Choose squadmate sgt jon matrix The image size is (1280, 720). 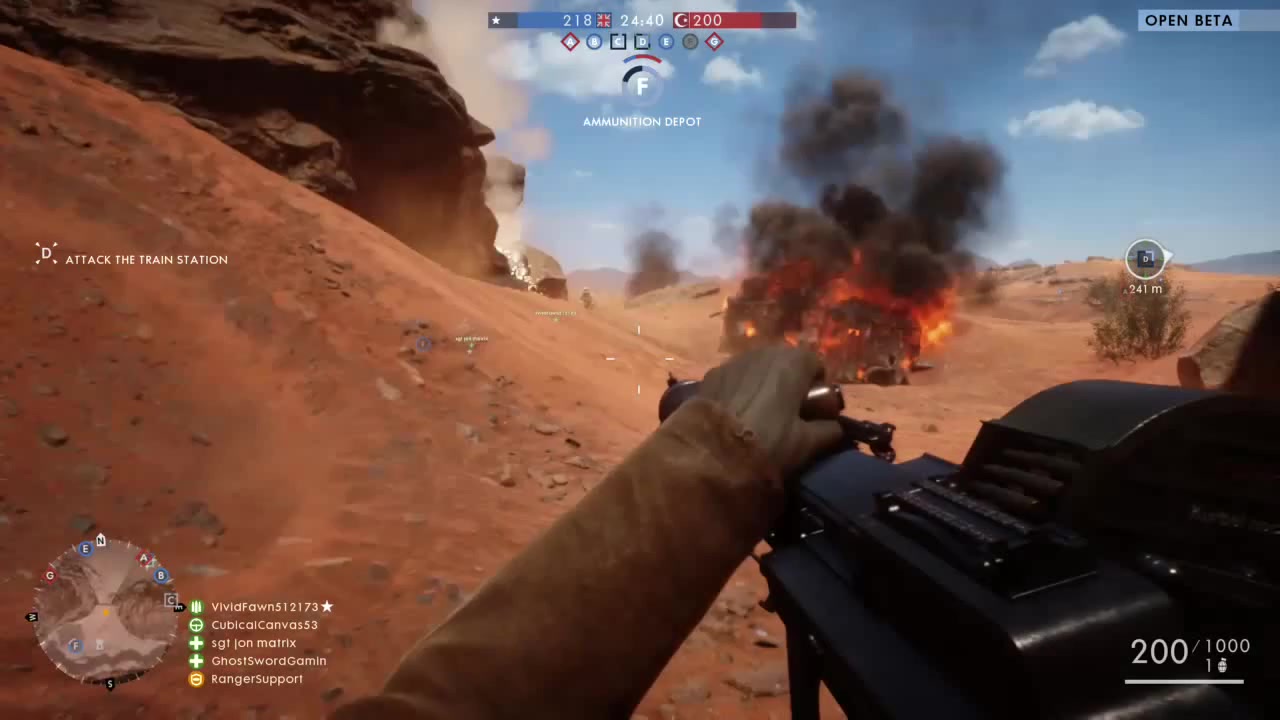tap(253, 643)
